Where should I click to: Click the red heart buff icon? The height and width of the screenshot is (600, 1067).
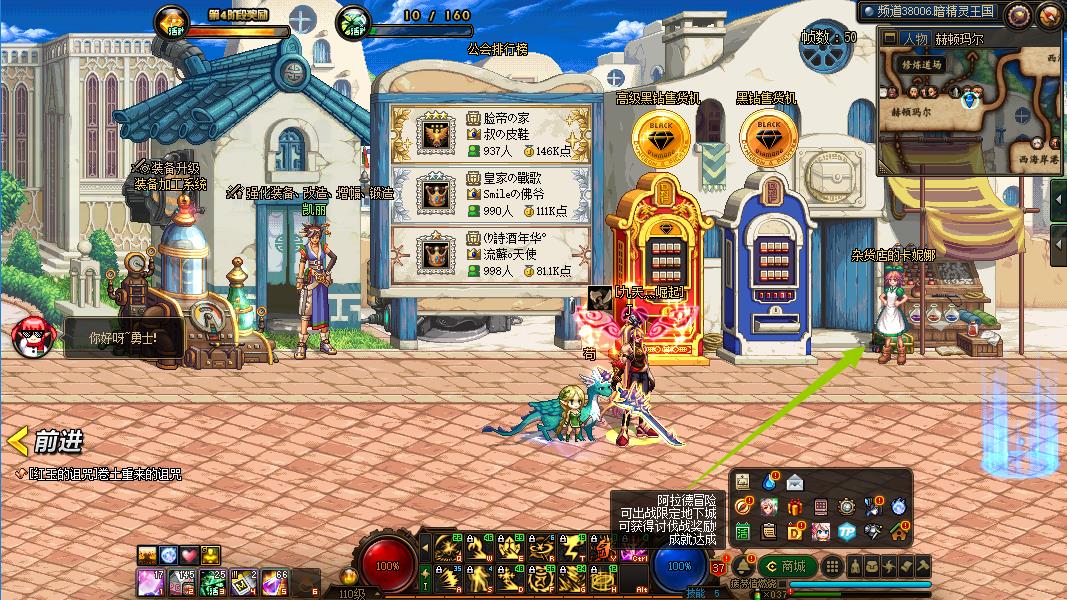point(189,555)
